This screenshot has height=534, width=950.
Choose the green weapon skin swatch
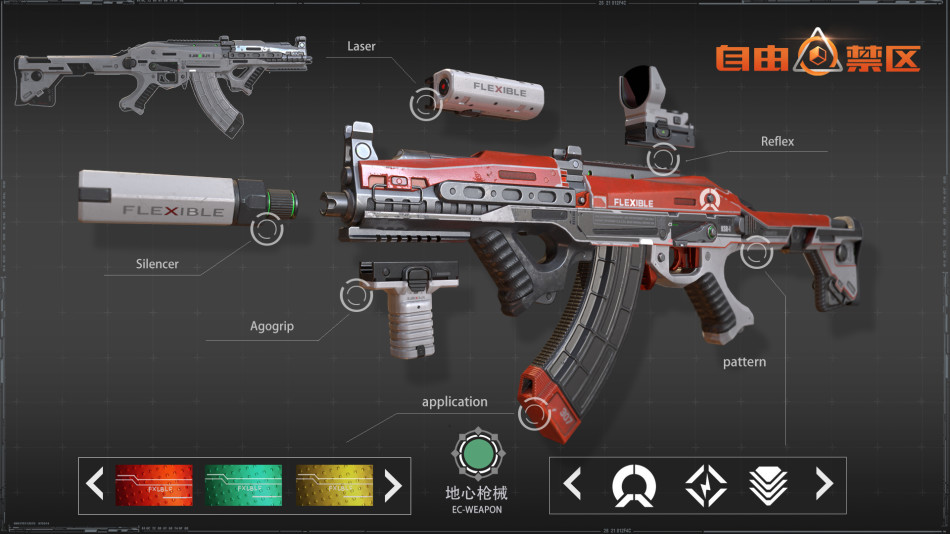pyautogui.click(x=244, y=485)
